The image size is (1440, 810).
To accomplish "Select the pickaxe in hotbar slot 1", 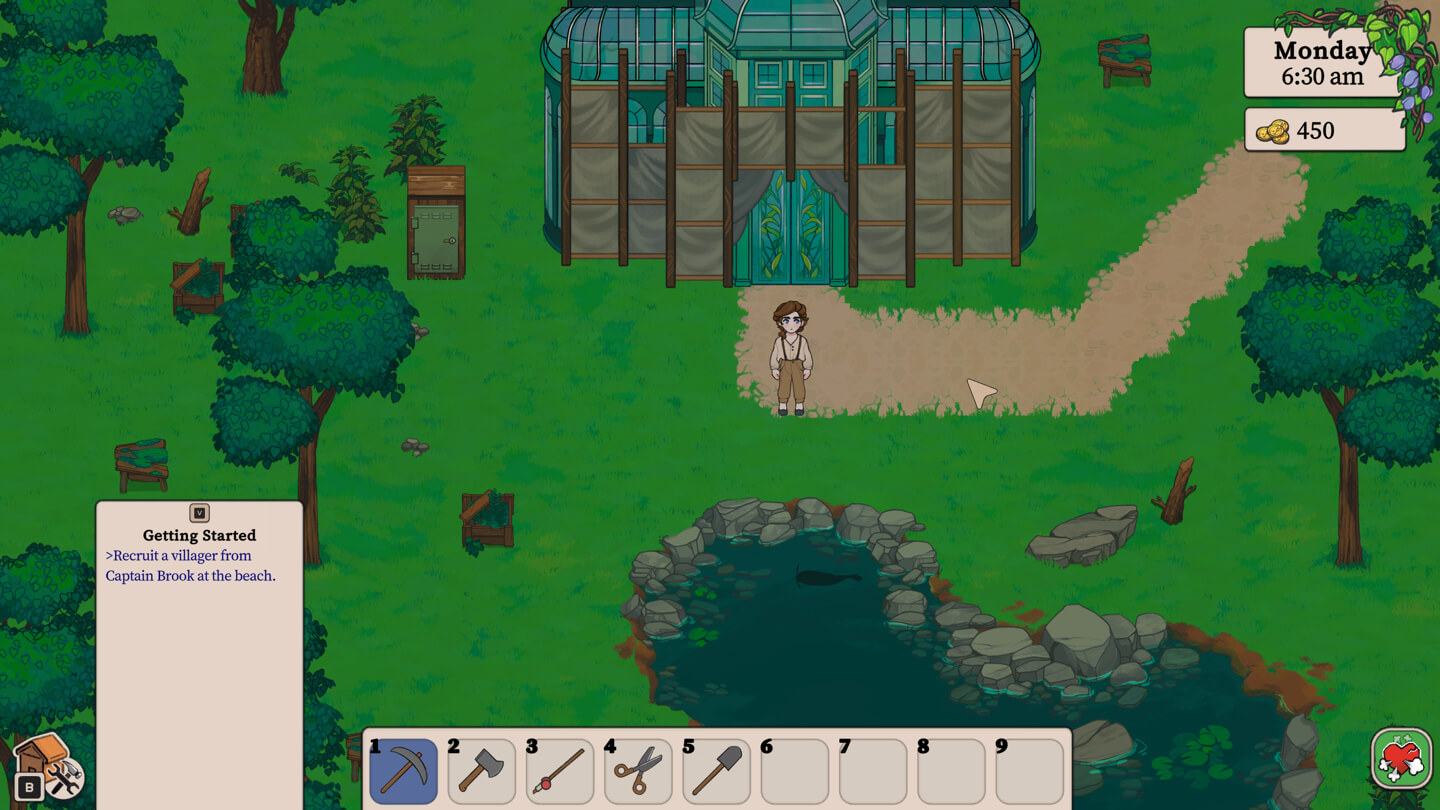I will tap(403, 771).
